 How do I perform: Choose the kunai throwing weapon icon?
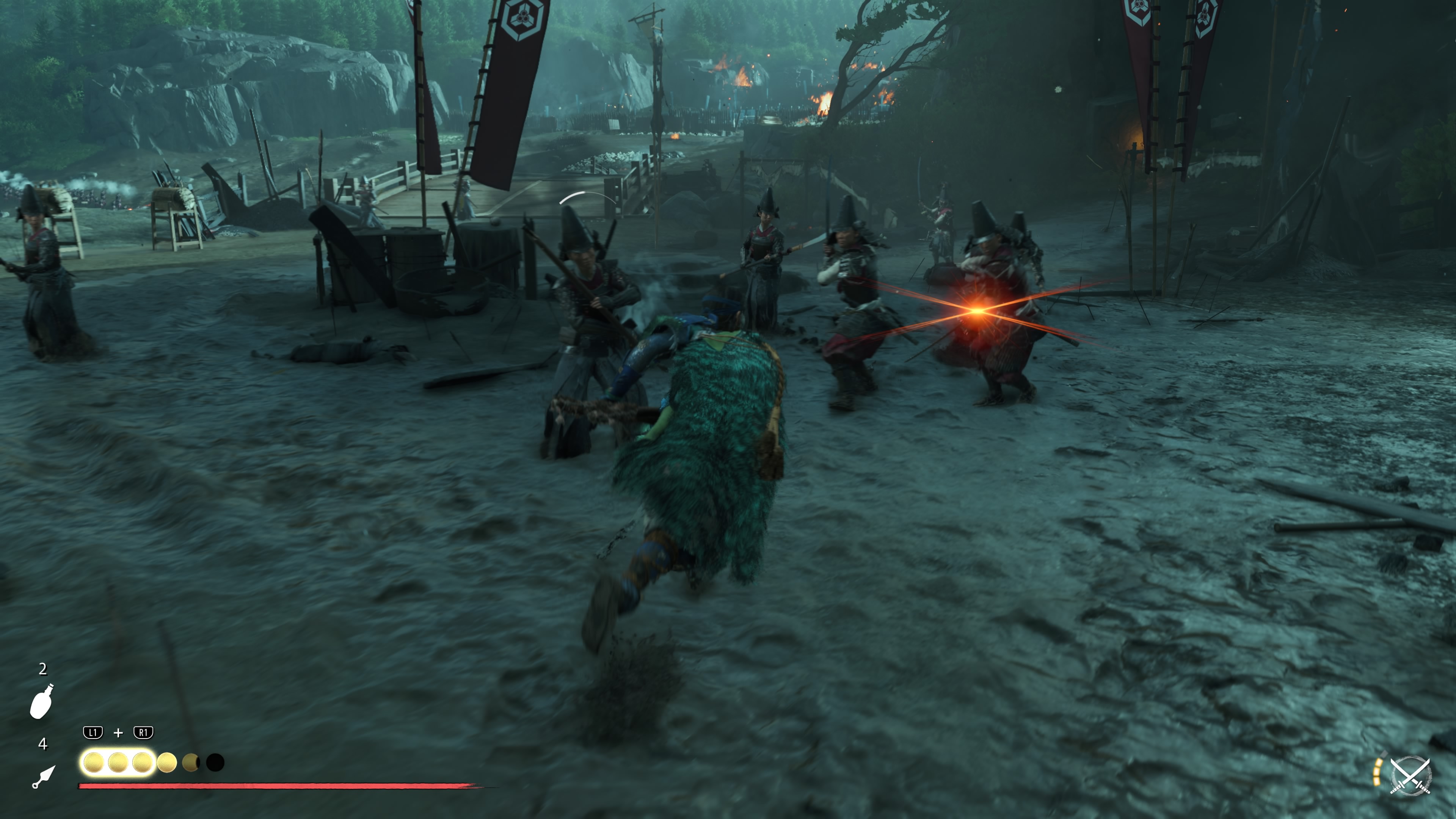pyautogui.click(x=44, y=777)
